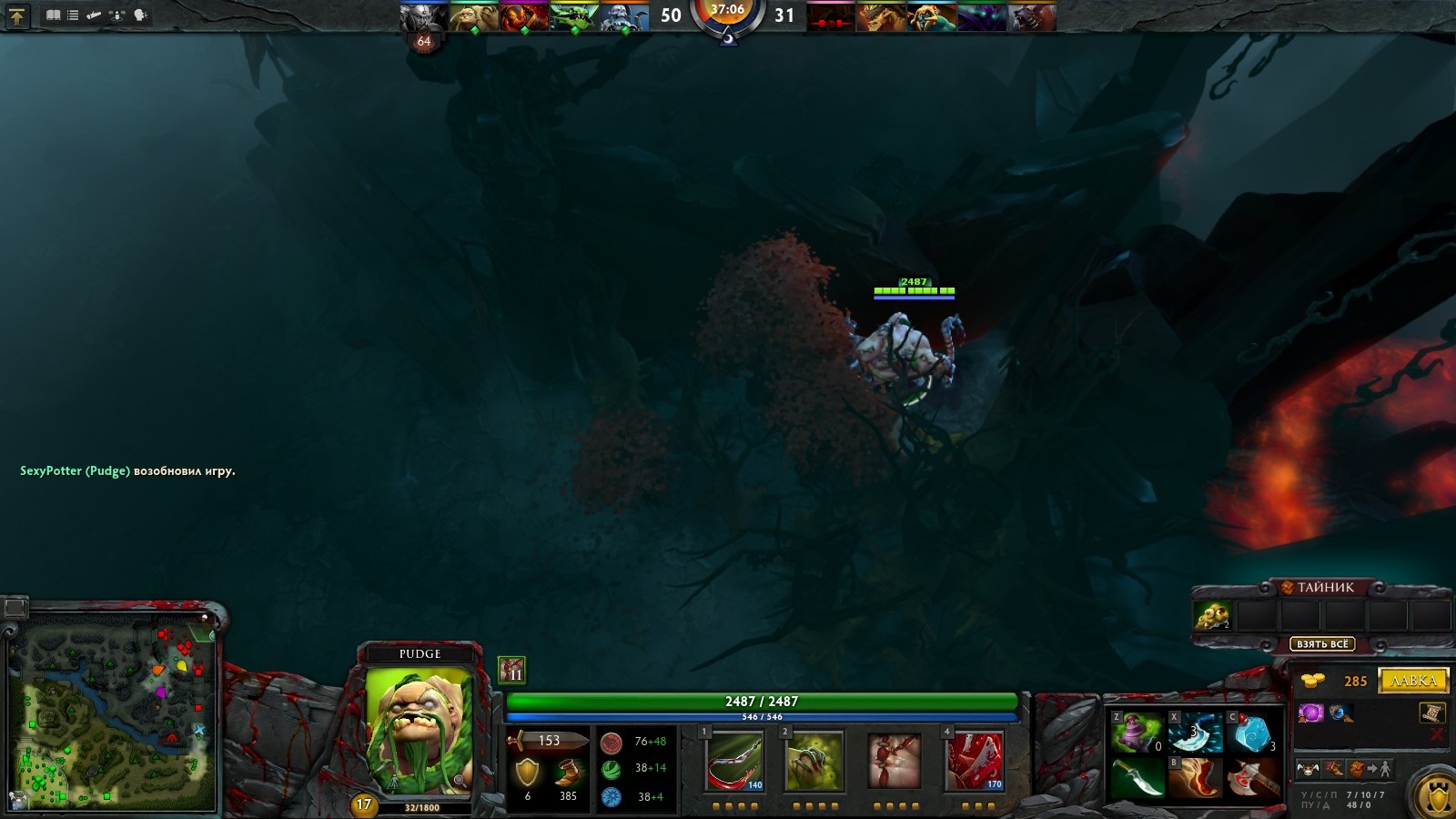Open the scoreboard list icon
This screenshot has width=1456, height=819.
click(73, 15)
